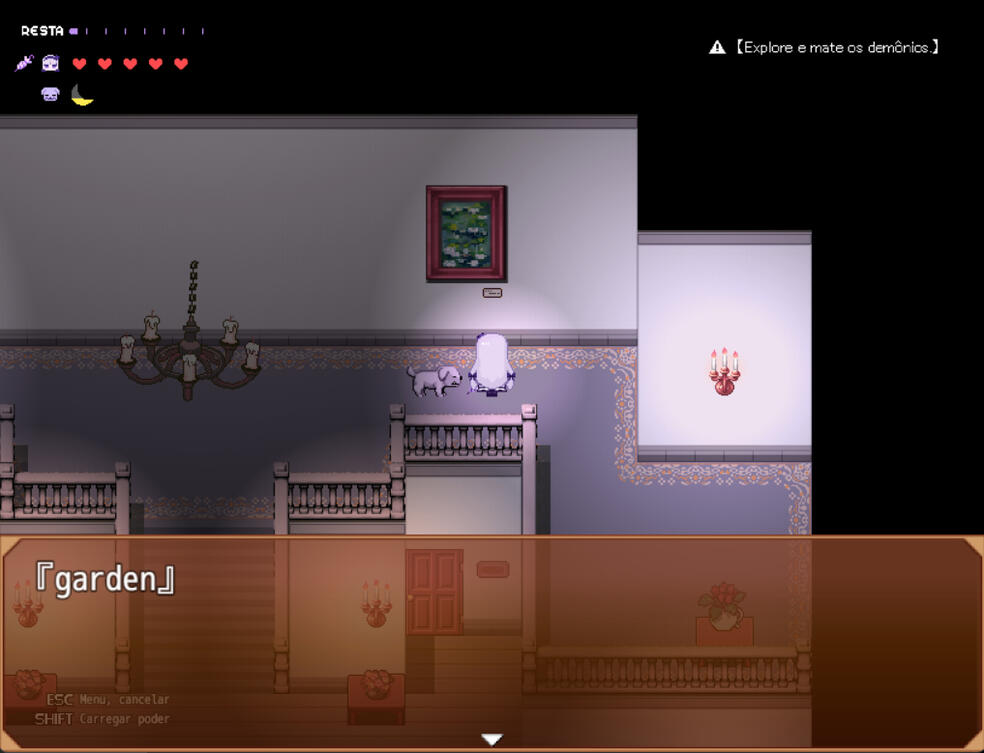
Task: Select the girl character portrait icon
Action: (x=51, y=63)
